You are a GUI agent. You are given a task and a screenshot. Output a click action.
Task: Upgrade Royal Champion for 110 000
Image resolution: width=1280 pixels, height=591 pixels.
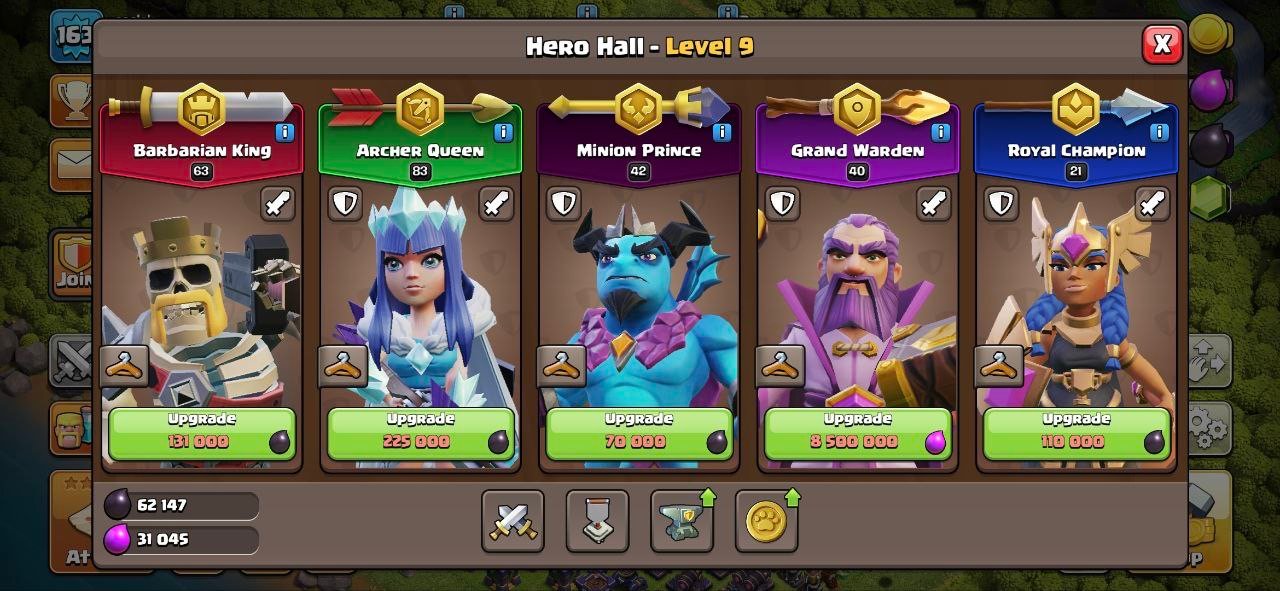[1076, 433]
